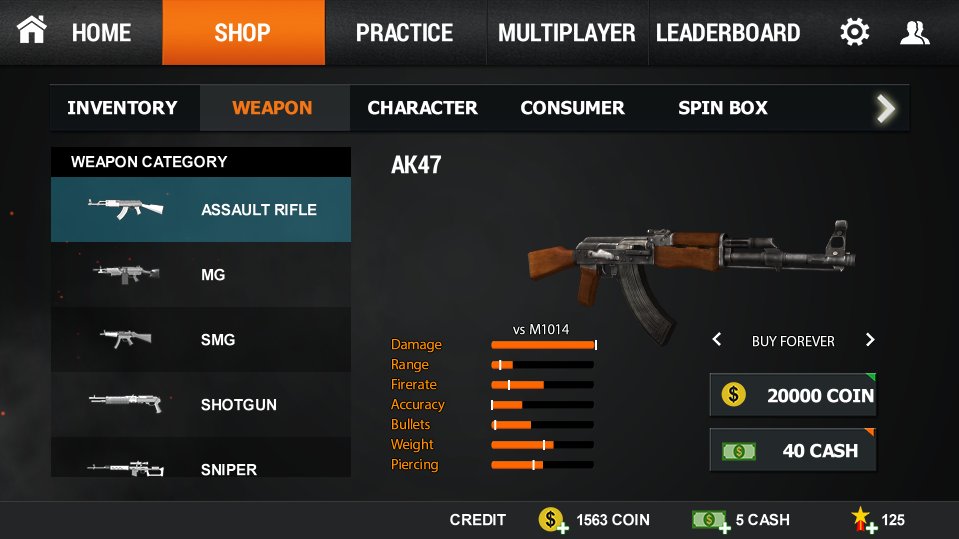Open settings with the gear icon
The height and width of the screenshot is (539, 959).
(854, 32)
